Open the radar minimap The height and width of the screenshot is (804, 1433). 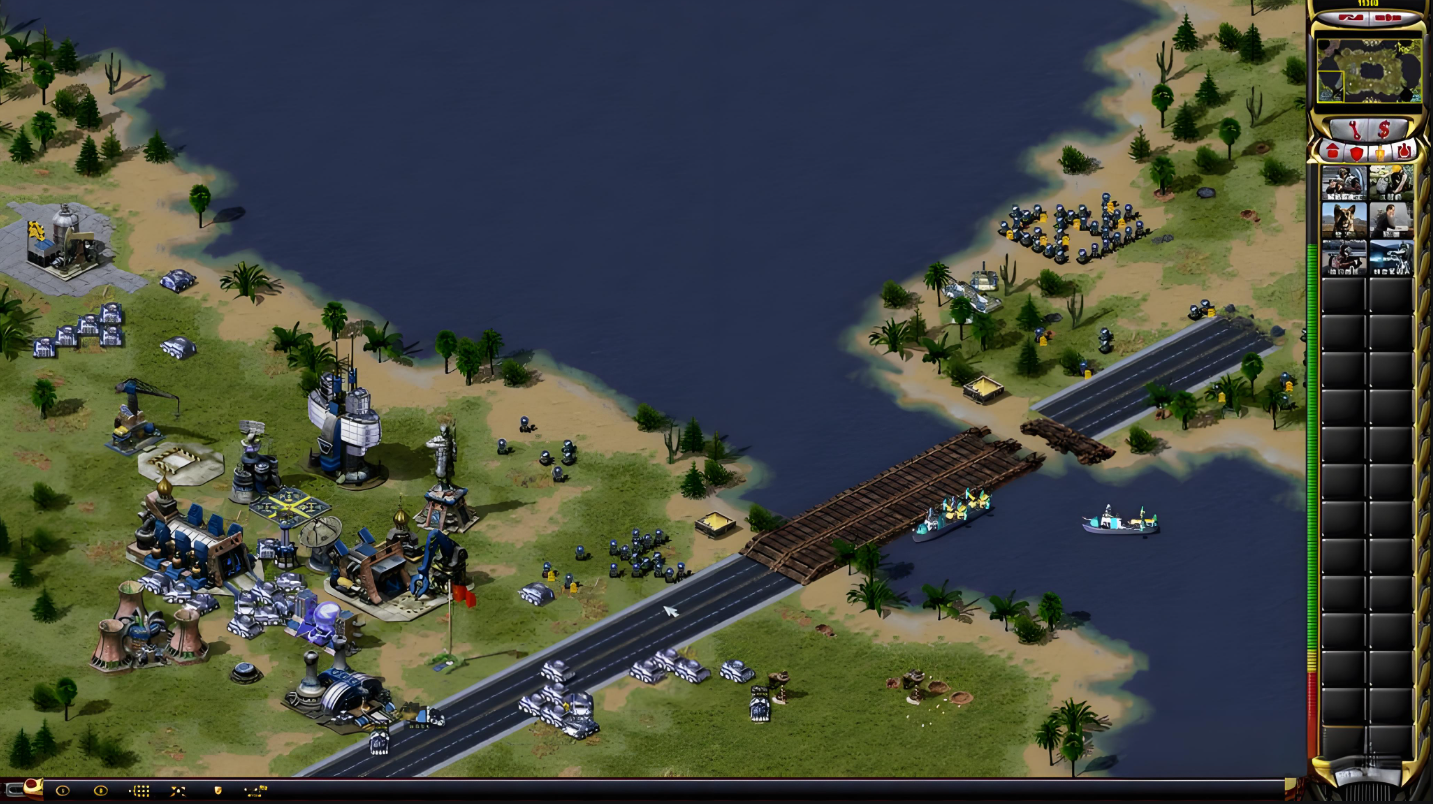coord(1368,70)
